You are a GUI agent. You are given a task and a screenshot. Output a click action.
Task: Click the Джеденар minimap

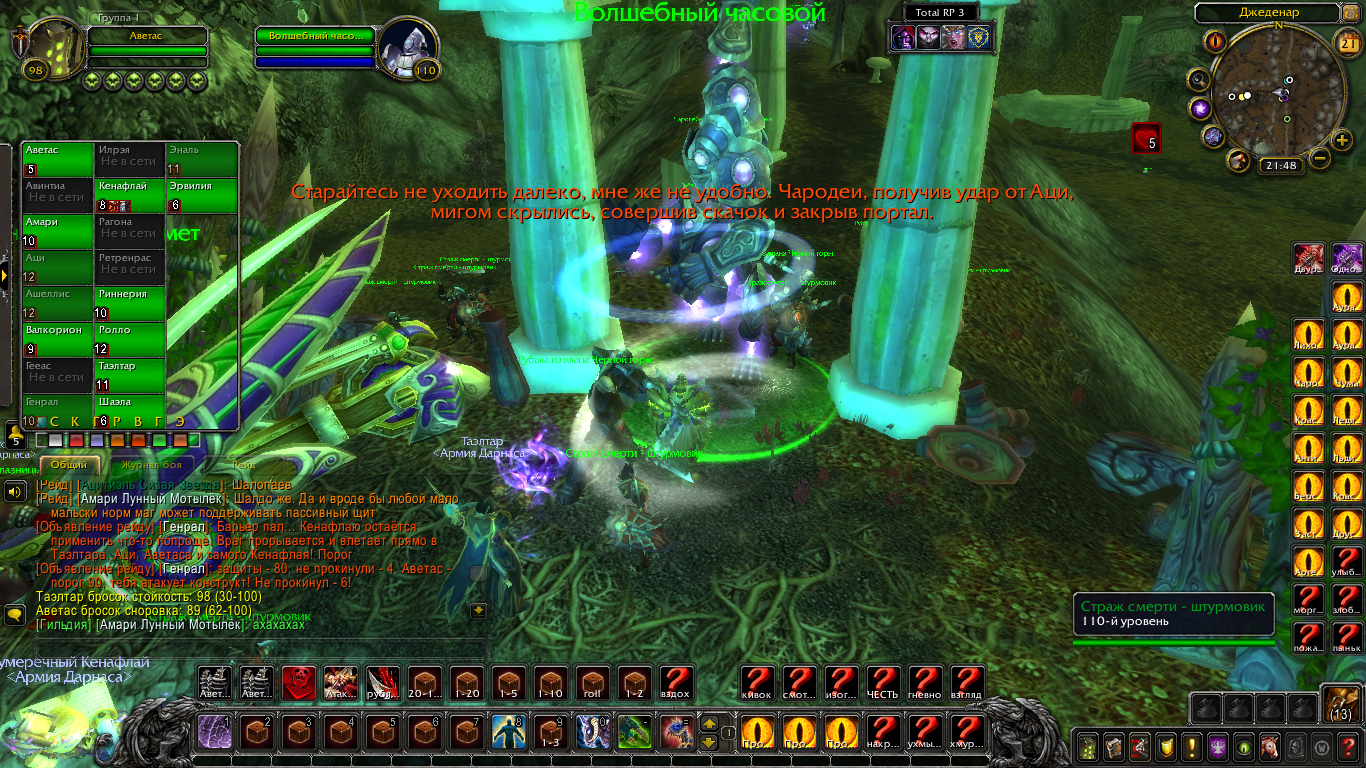point(1277,95)
